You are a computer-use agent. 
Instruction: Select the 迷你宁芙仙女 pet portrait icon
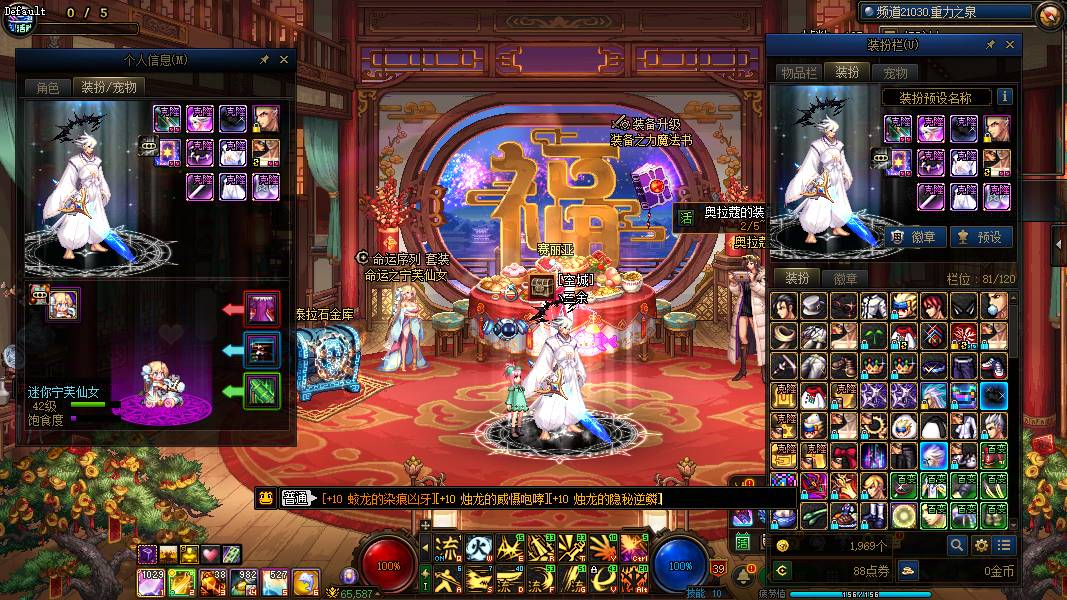[63, 304]
